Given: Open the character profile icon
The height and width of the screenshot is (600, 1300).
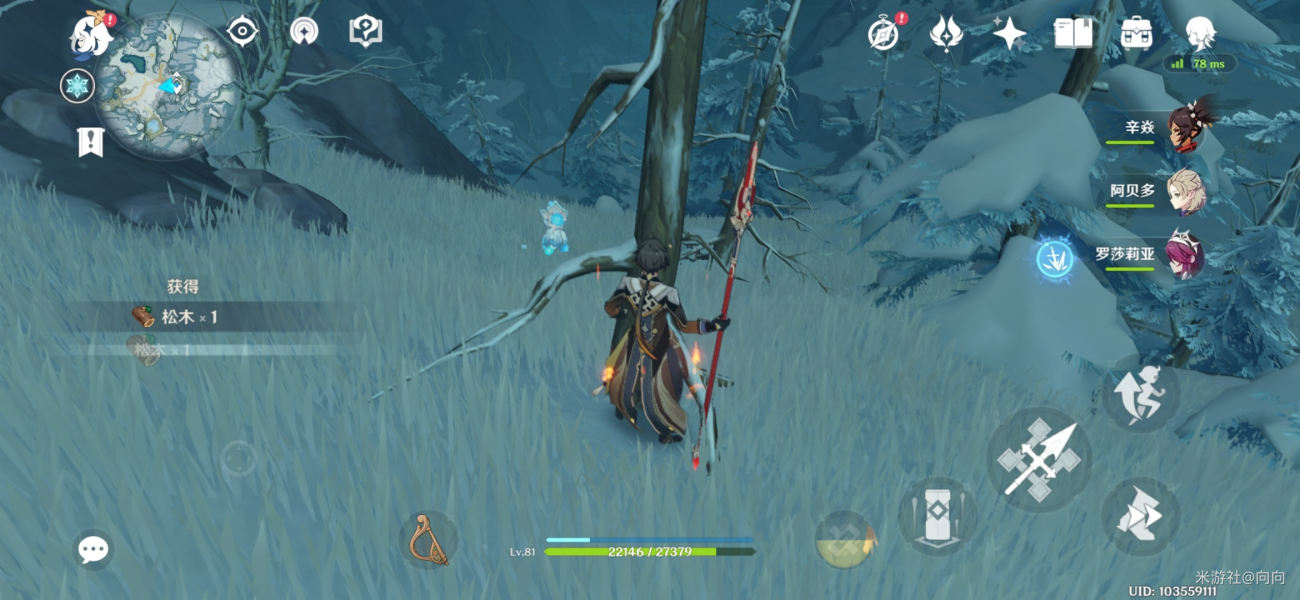Looking at the screenshot, I should tap(1200, 34).
